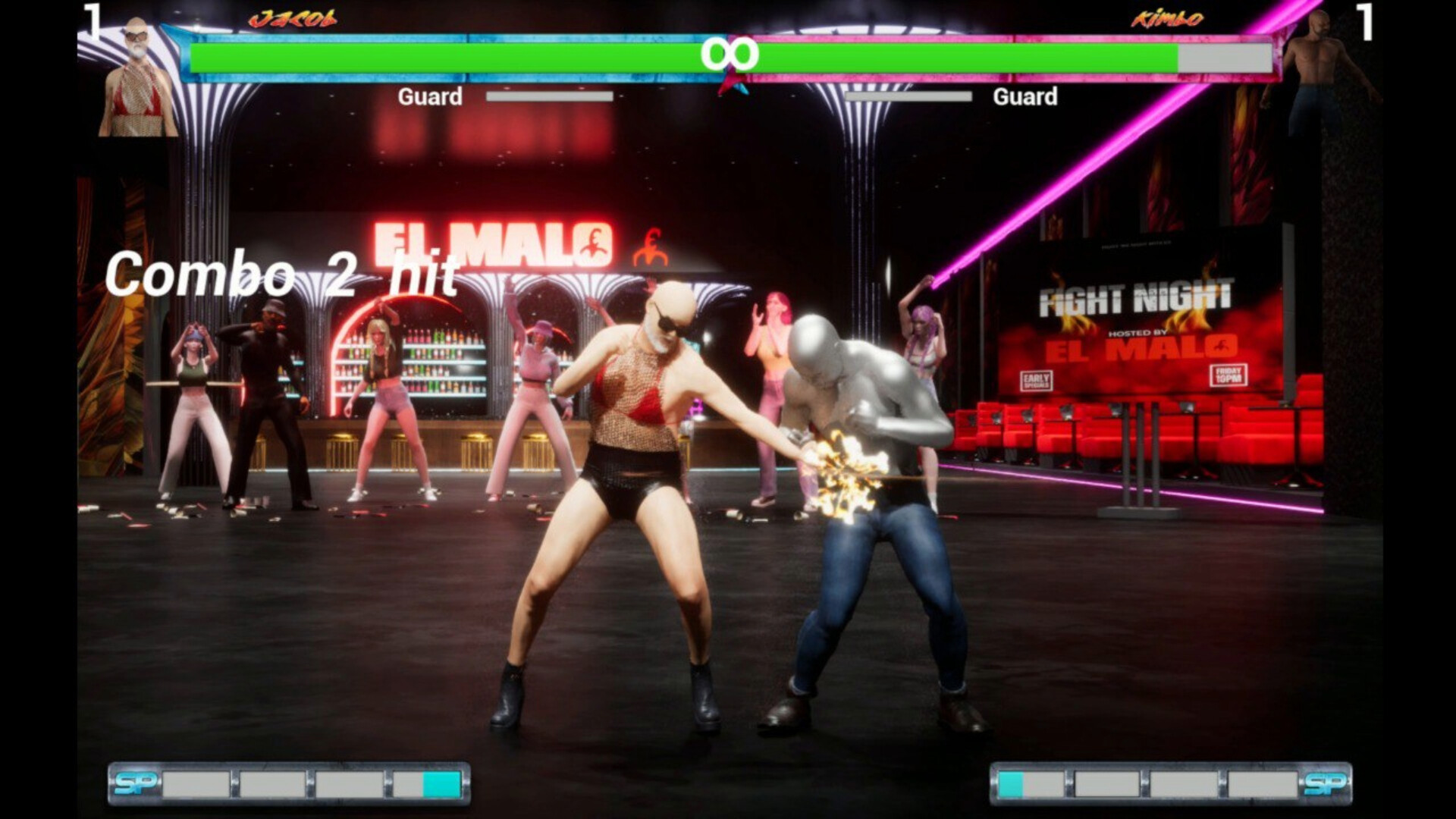Expand Kimbo's Guard meter
This screenshot has width=1456, height=819.
(908, 96)
